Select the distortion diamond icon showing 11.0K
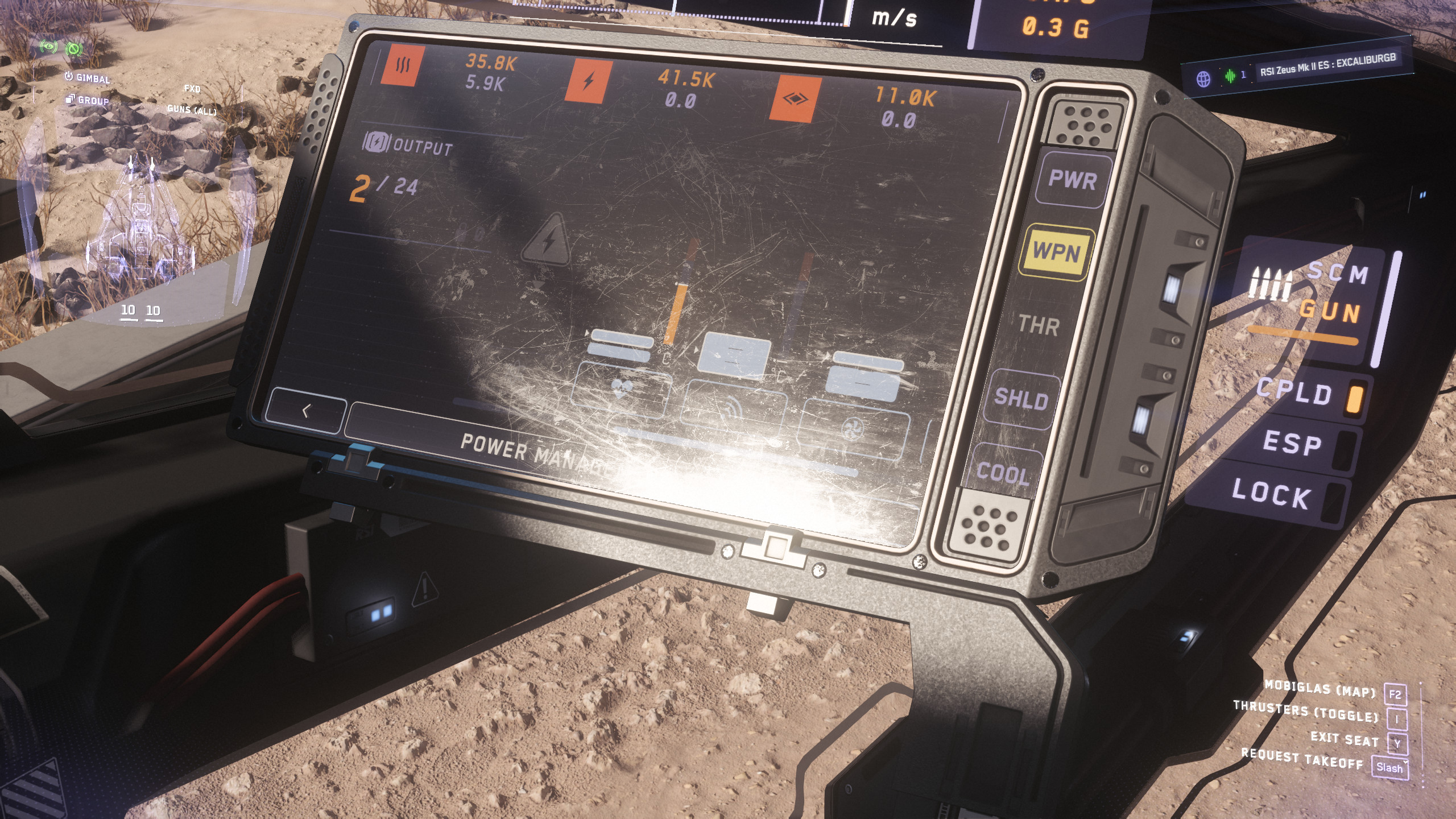Image resolution: width=1456 pixels, height=819 pixels. point(796,100)
